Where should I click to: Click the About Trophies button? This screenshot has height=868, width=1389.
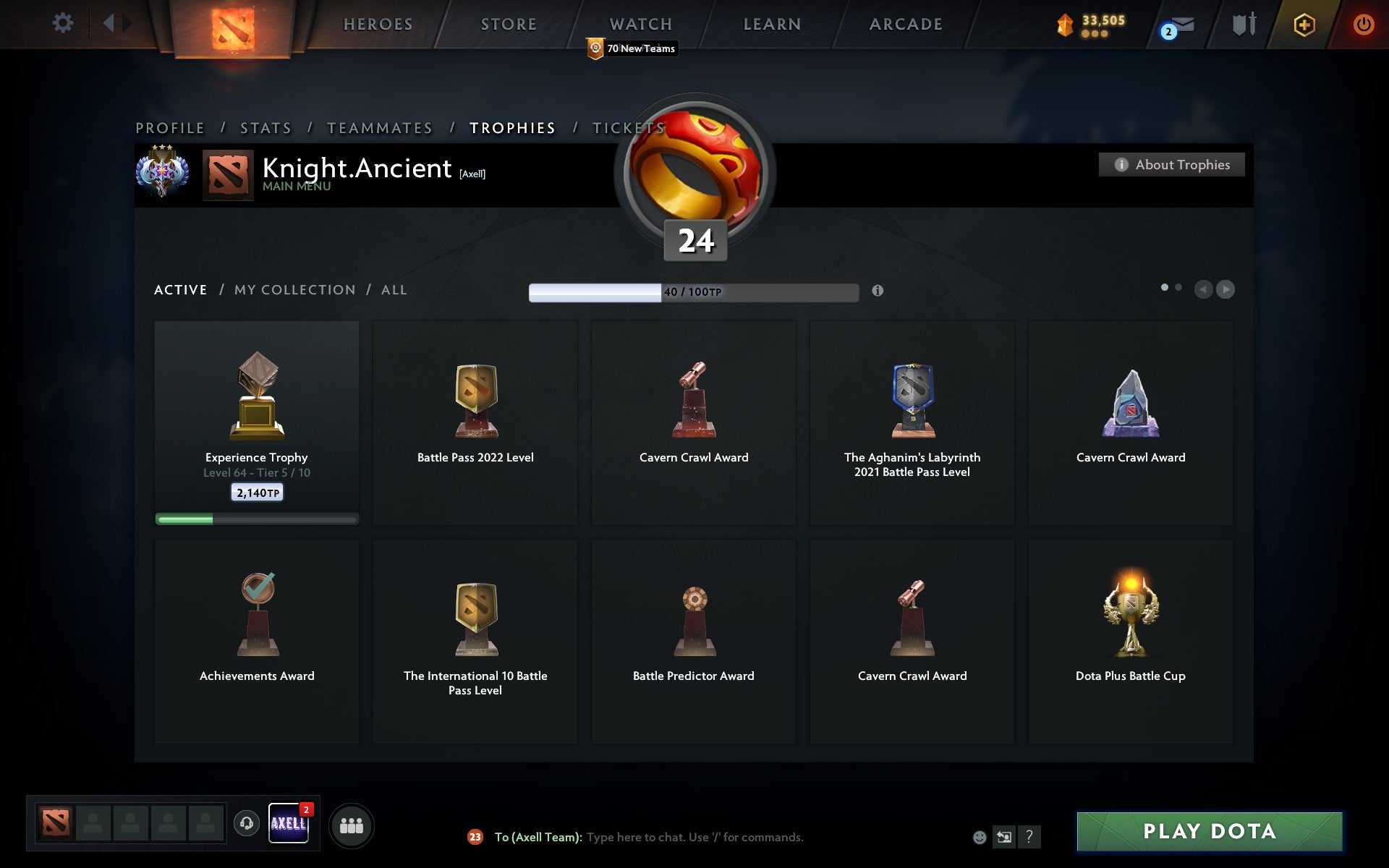1171,164
